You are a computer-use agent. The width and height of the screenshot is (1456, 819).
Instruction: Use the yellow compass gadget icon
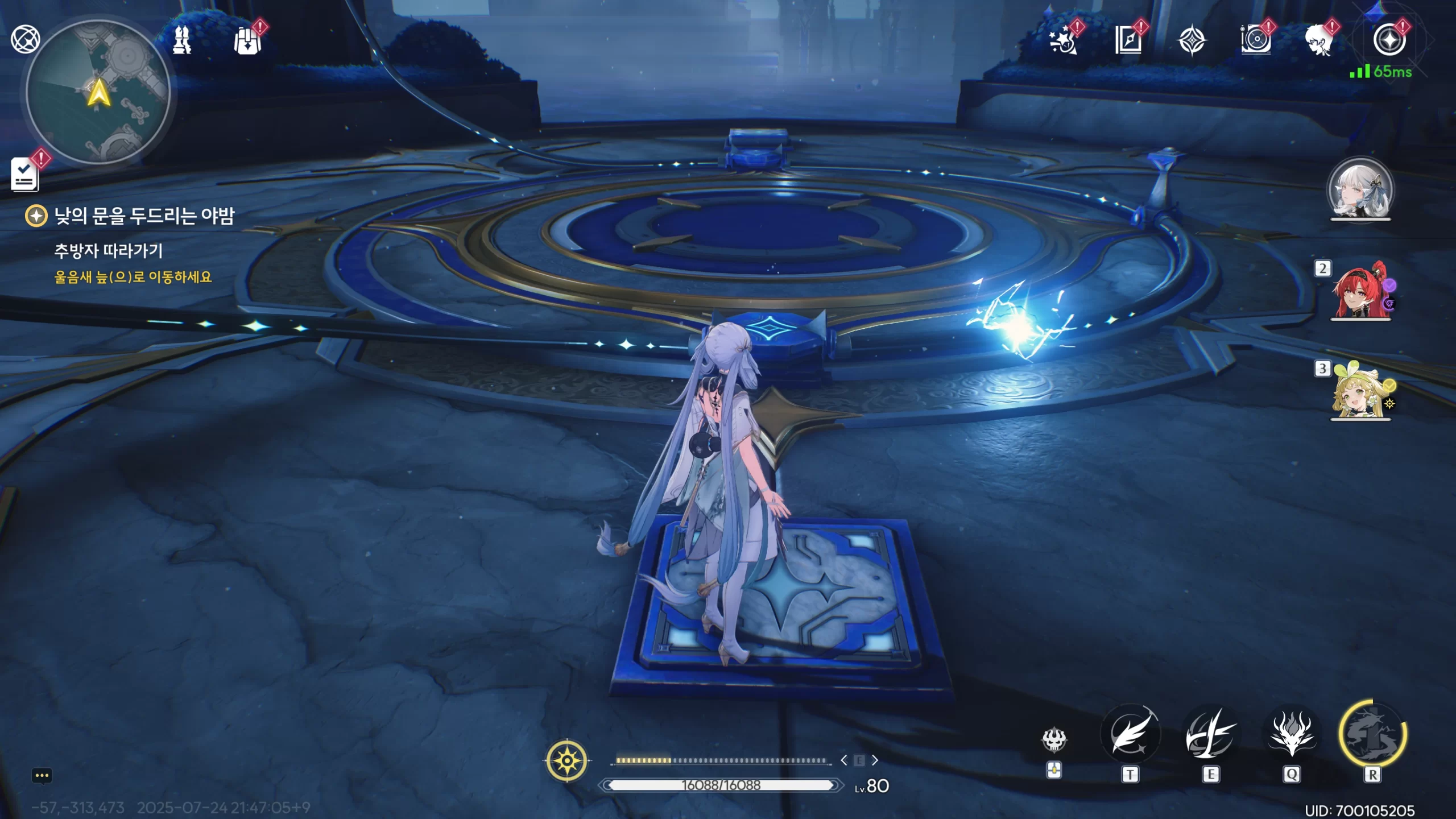(567, 760)
